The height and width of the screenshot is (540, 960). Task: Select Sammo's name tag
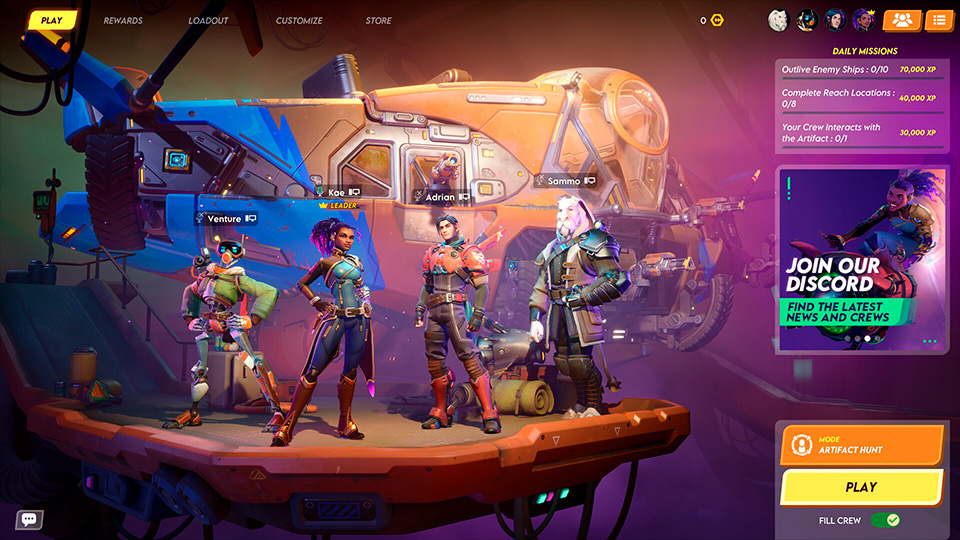point(570,181)
